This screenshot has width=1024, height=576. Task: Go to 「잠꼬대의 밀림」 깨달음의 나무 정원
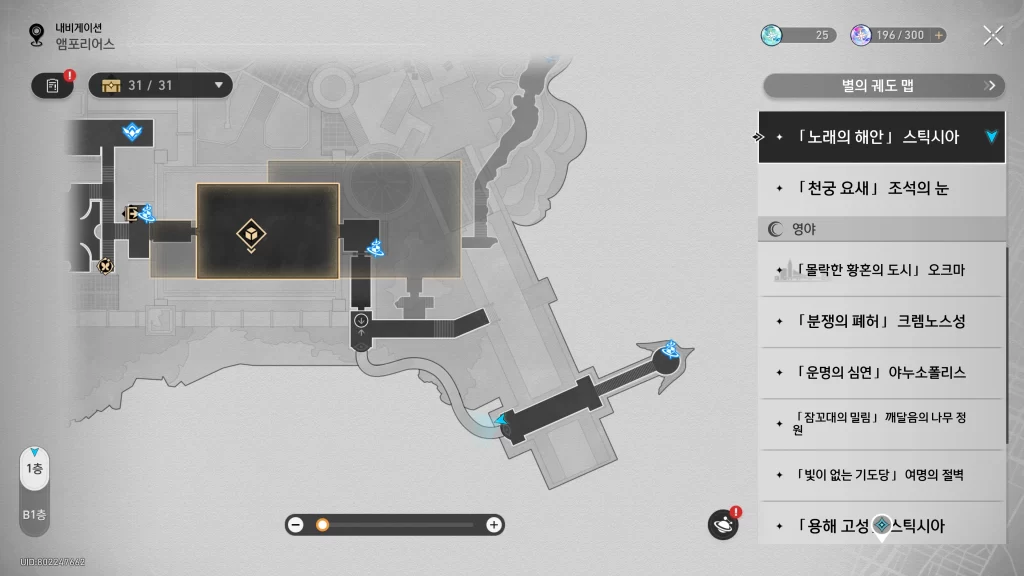point(881,423)
